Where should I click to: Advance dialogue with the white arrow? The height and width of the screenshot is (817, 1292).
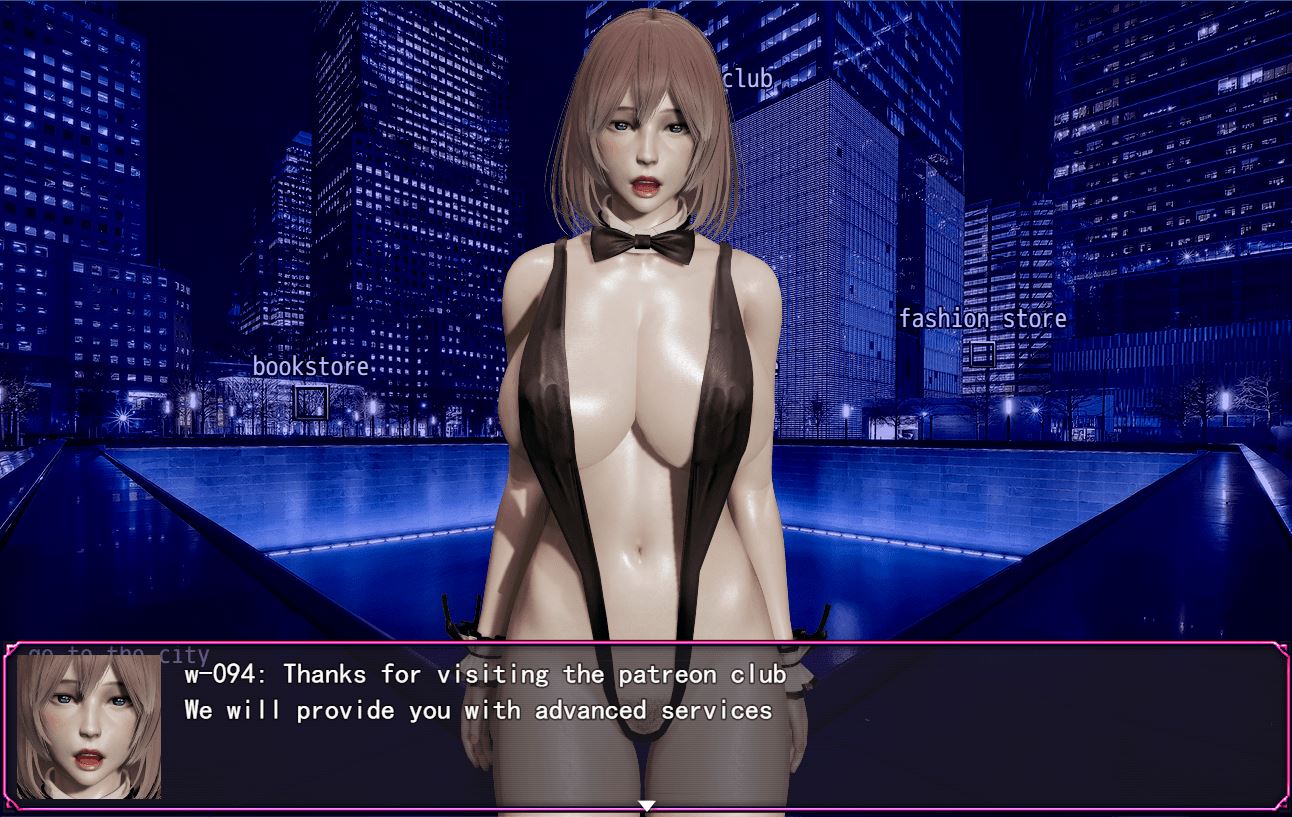(646, 805)
